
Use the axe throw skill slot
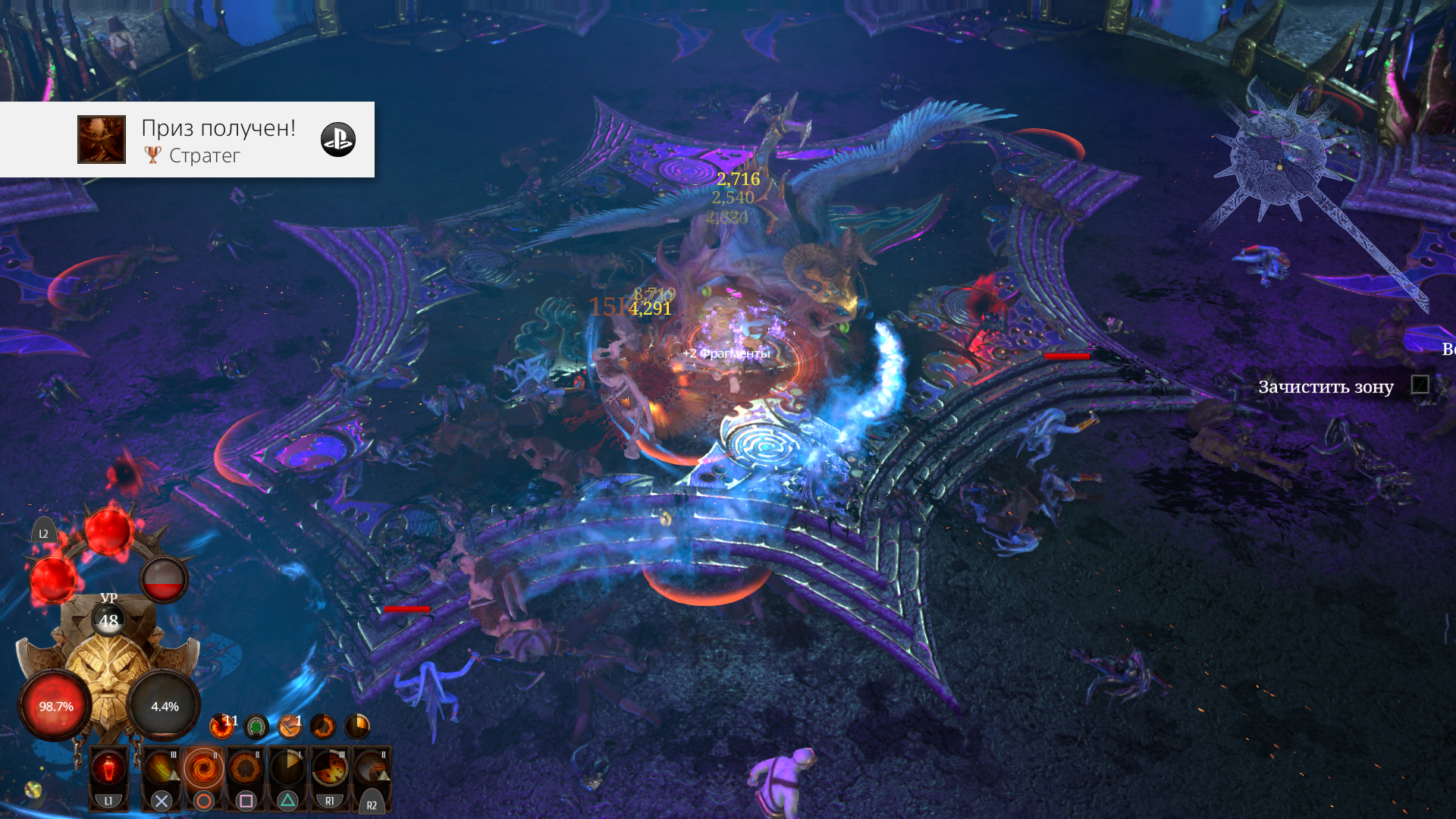pos(372,770)
